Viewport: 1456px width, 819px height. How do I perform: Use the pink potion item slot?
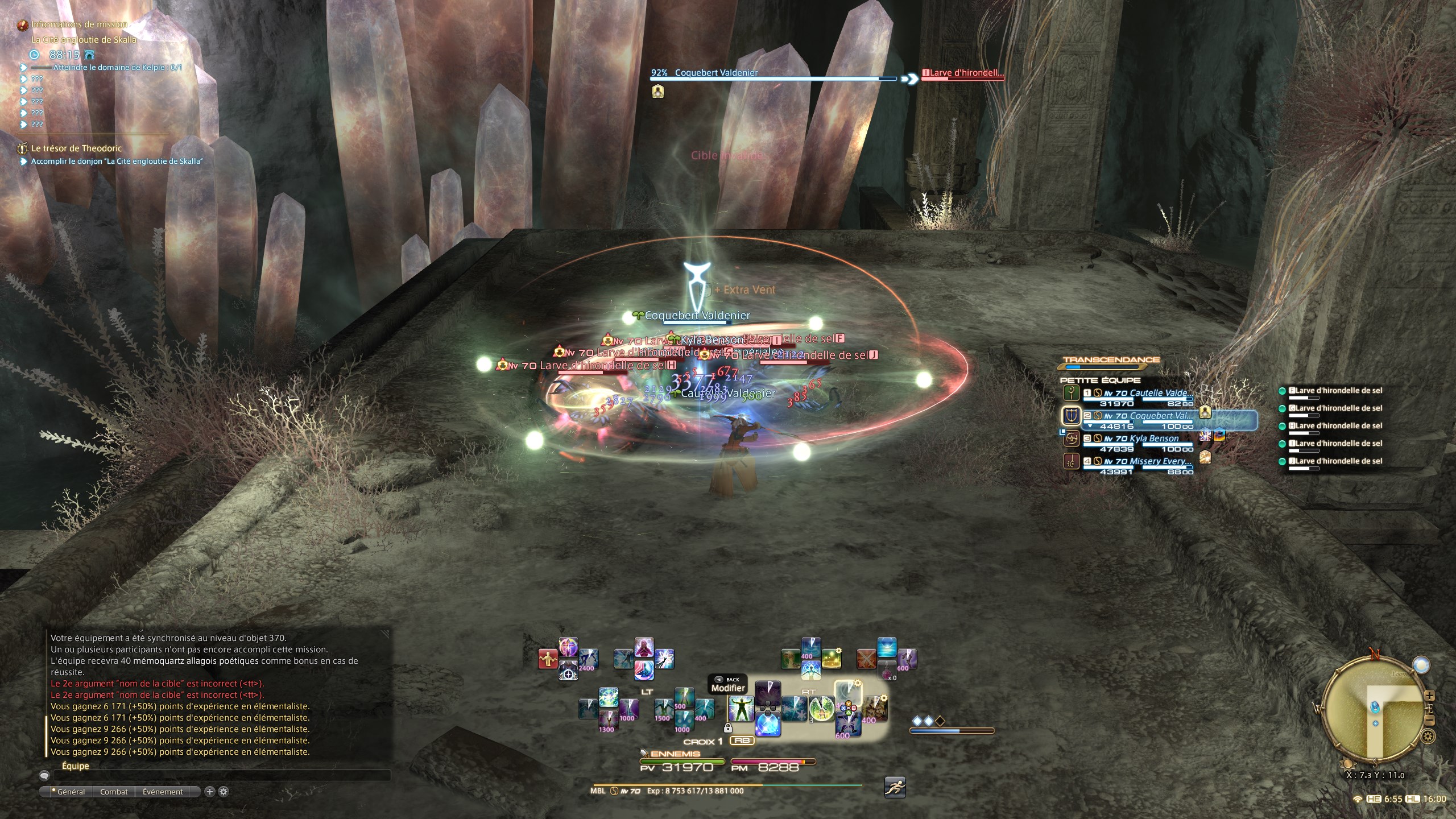pos(887,672)
